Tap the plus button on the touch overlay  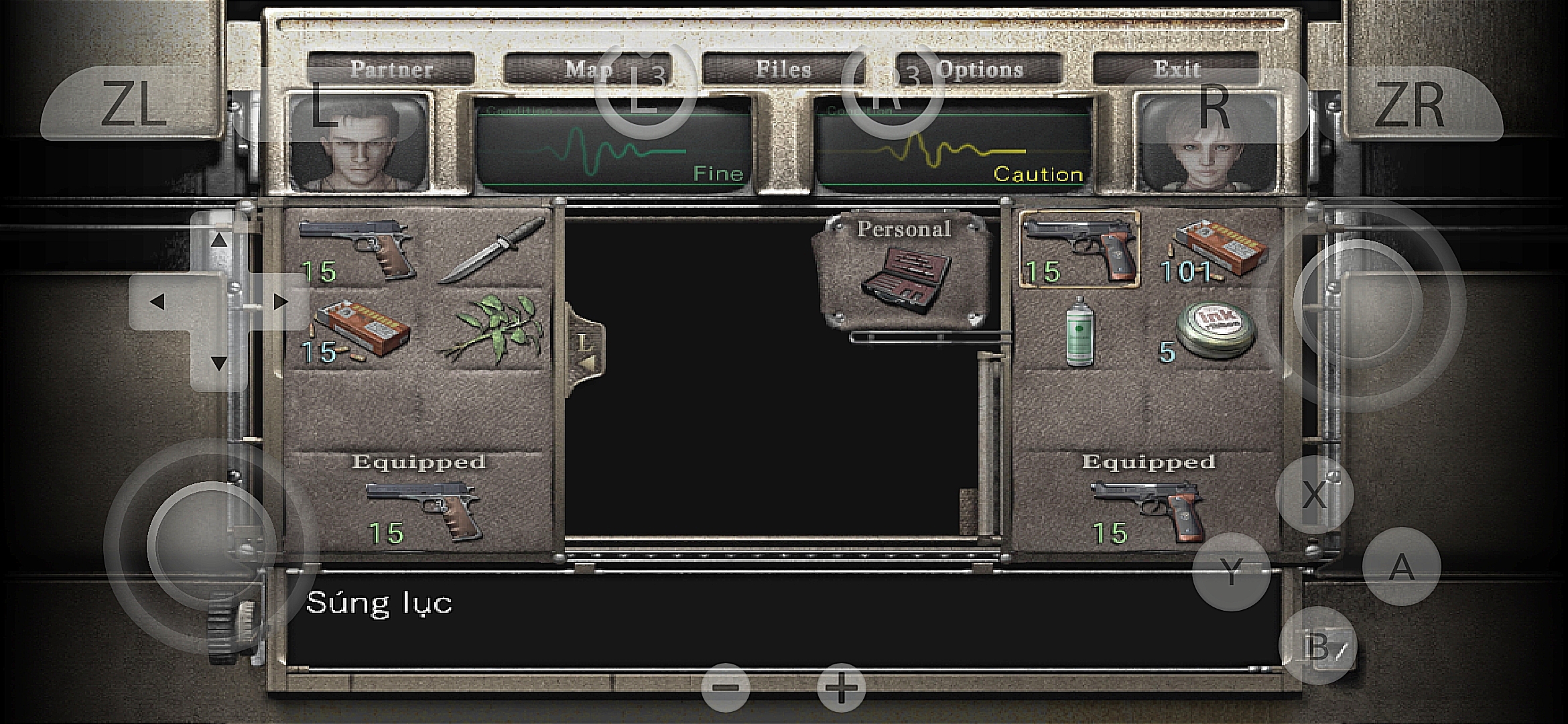(x=841, y=688)
